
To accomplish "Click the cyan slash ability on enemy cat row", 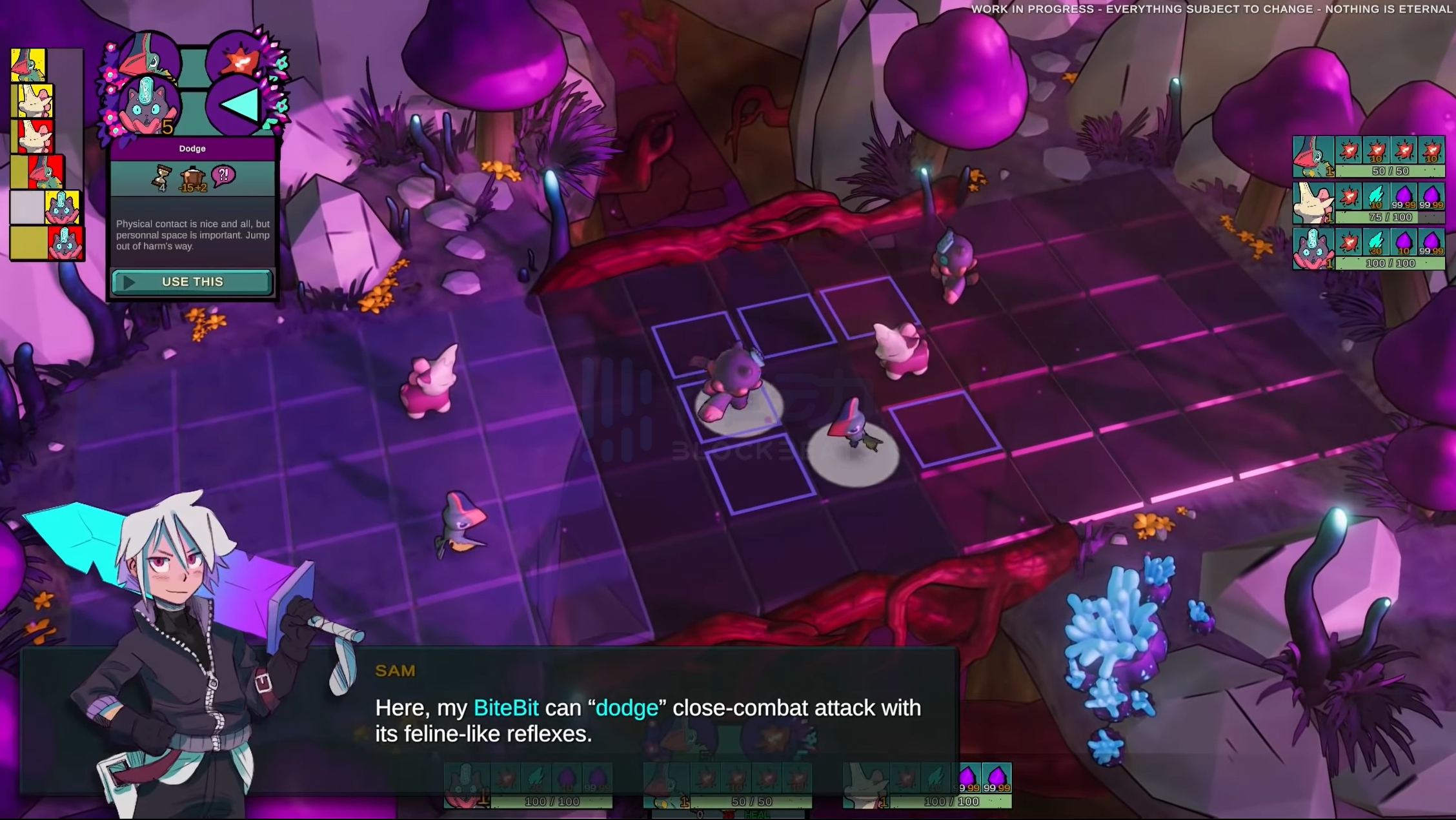I will point(1376,242).
